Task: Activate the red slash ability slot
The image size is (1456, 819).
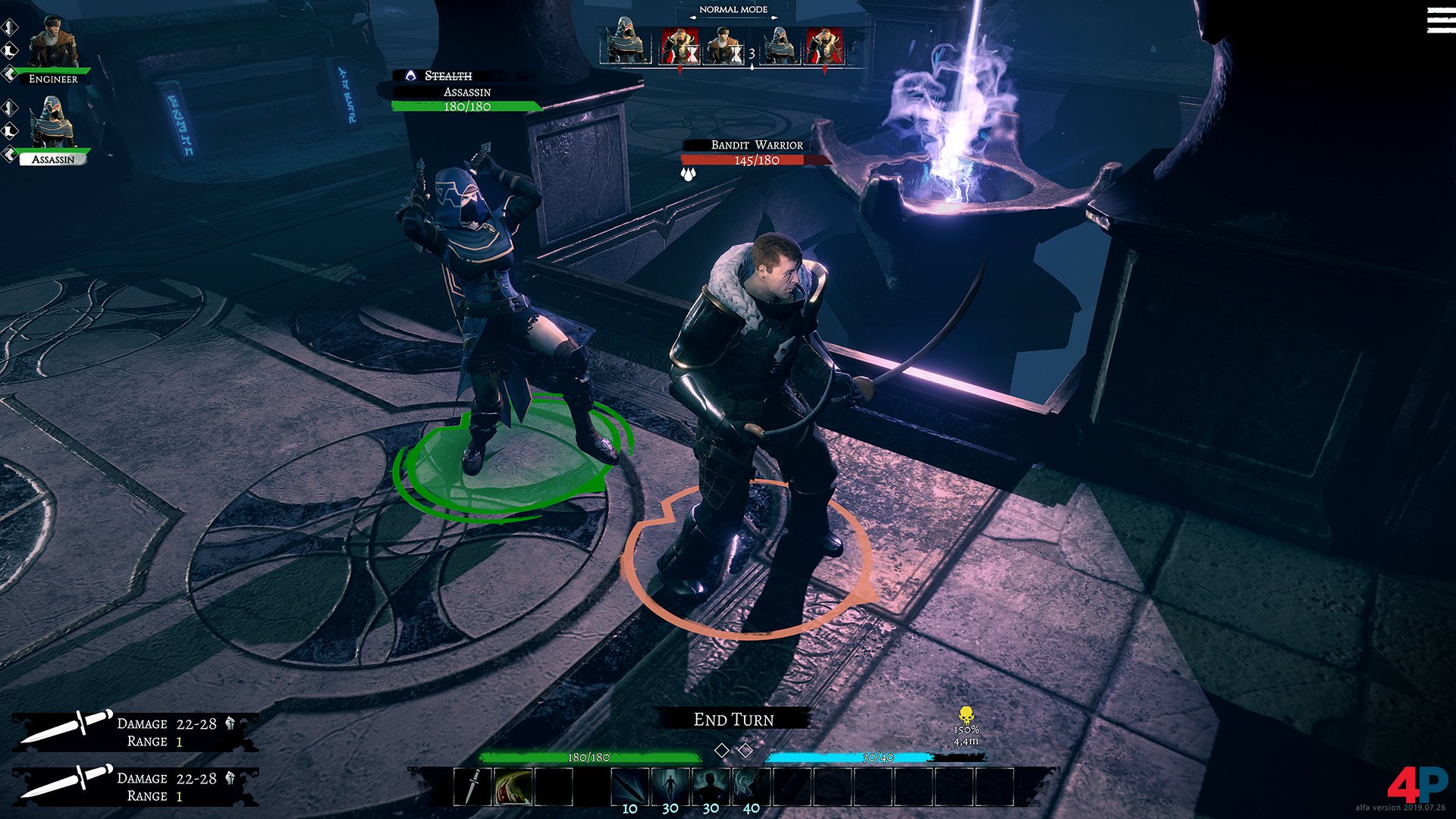Action: pyautogui.click(x=513, y=786)
